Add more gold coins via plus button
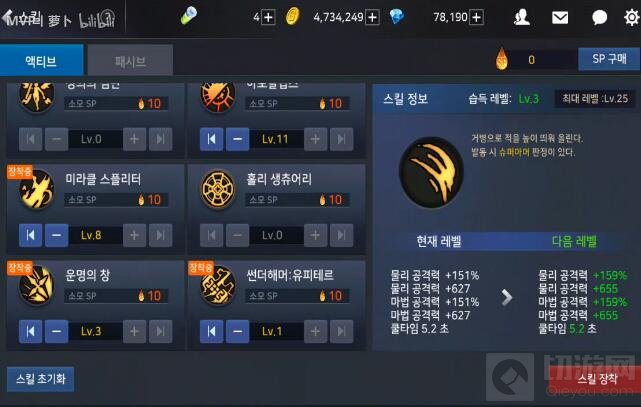The width and height of the screenshot is (641, 407). (x=372, y=17)
